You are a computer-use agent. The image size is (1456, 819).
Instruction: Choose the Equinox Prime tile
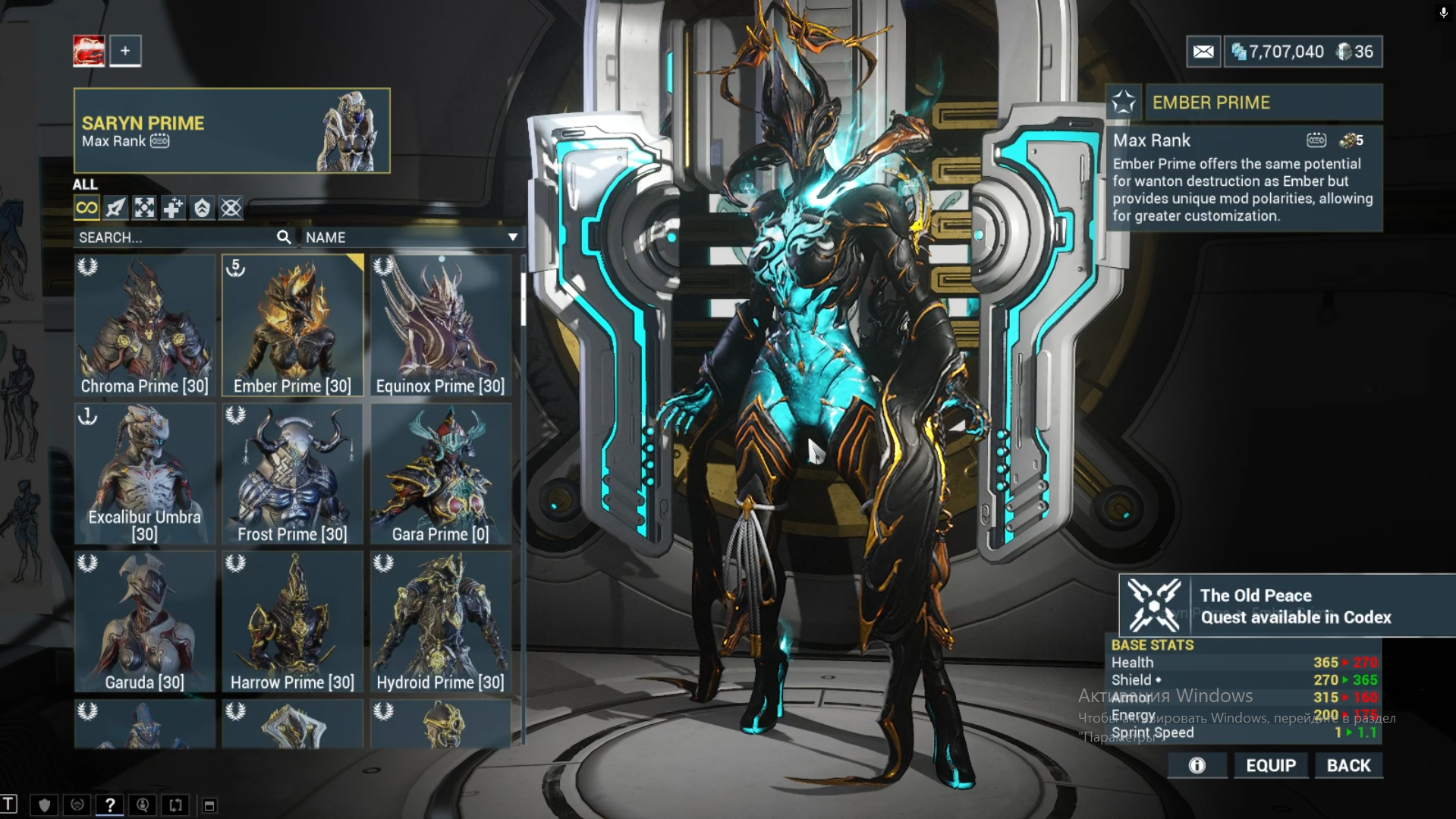pyautogui.click(x=440, y=325)
